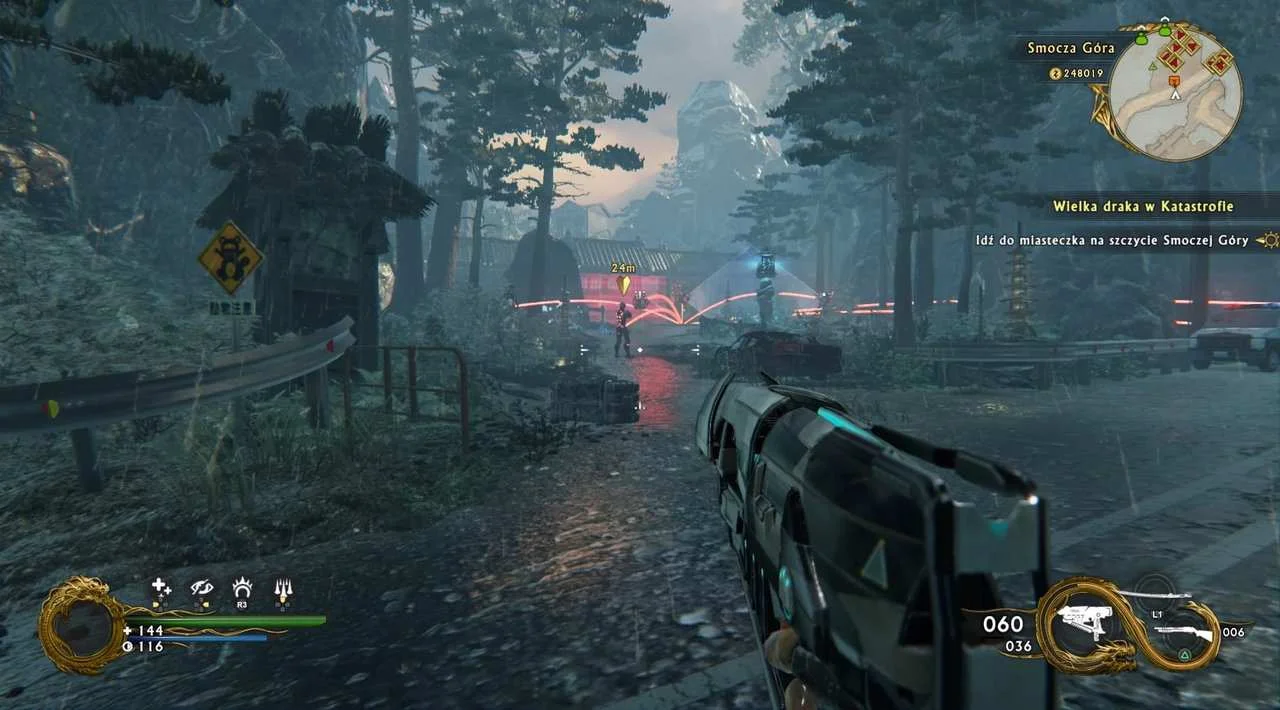Click the objective "Idź do miasteczka" tracker line

(1112, 241)
